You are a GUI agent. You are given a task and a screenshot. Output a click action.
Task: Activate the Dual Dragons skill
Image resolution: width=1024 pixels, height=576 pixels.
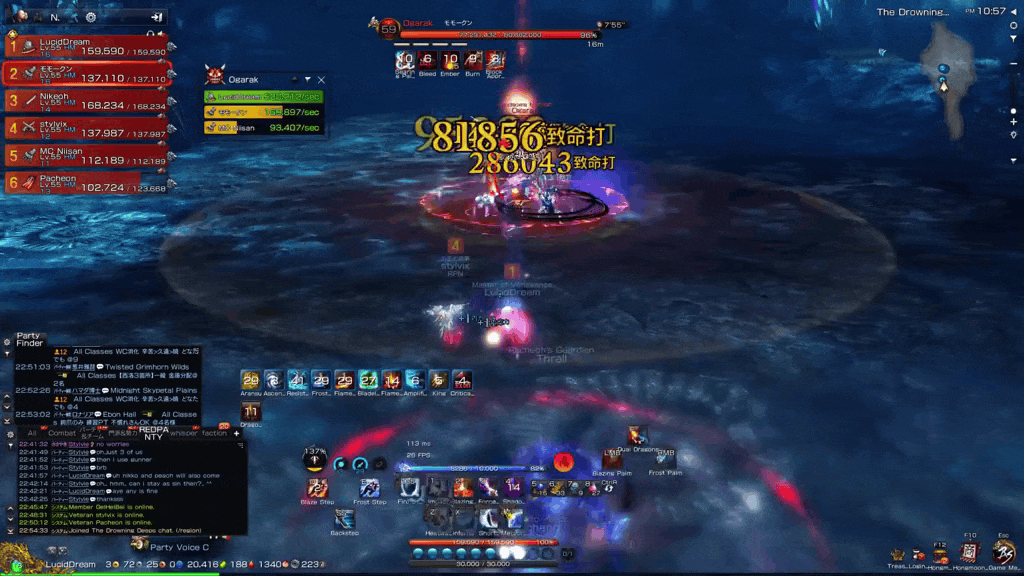coord(636,435)
